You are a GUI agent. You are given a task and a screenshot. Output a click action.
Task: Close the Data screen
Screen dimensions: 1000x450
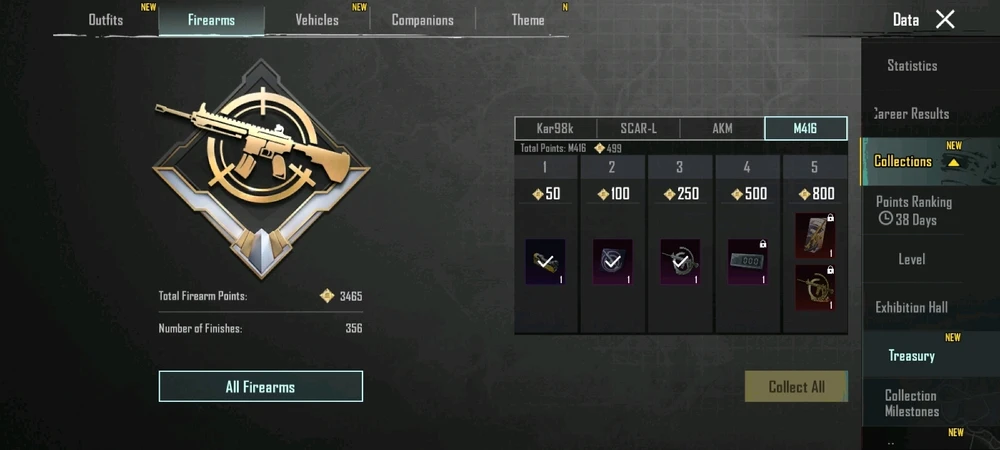click(945, 19)
